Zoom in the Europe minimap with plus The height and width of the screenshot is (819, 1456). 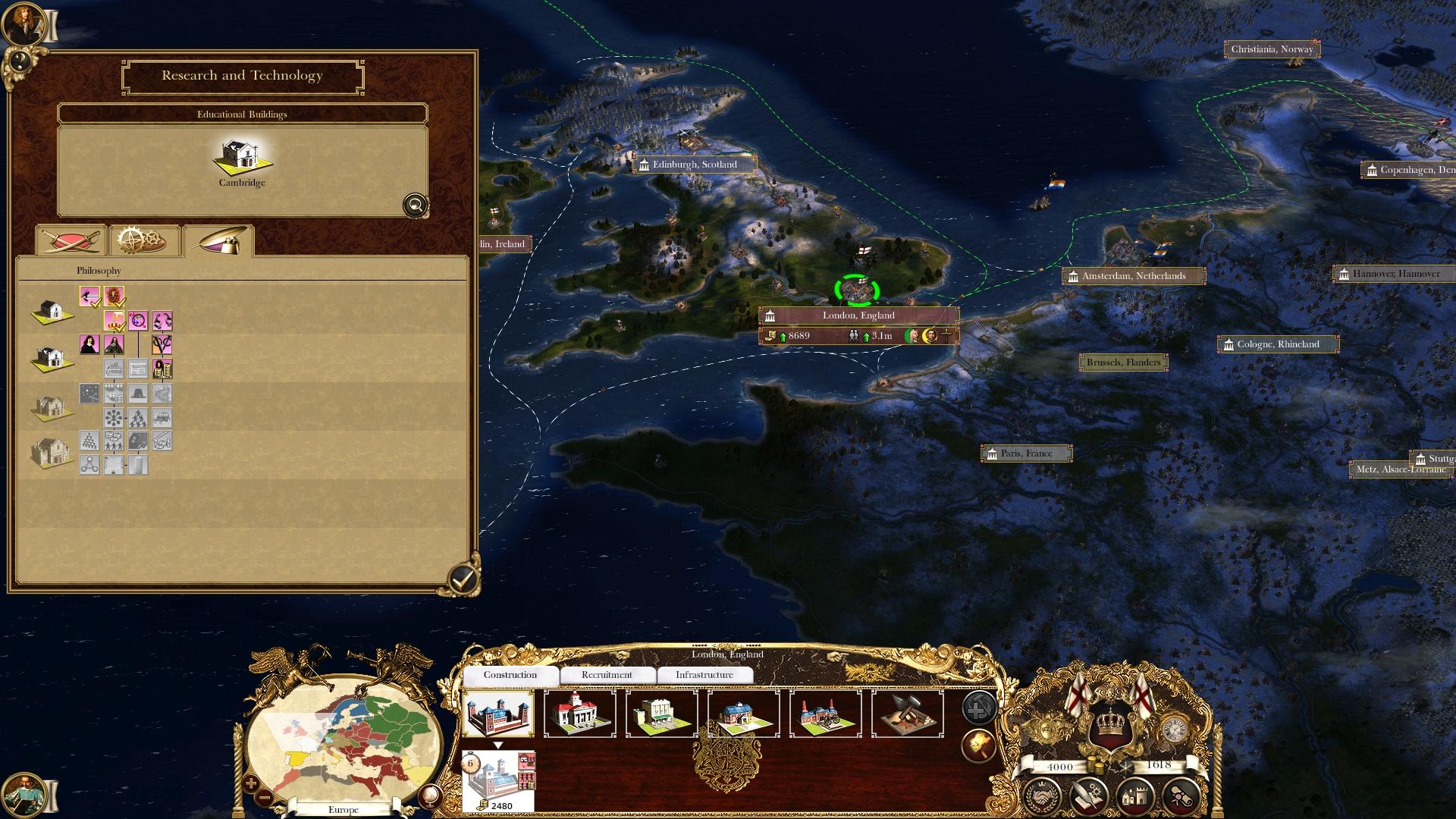click(x=251, y=784)
